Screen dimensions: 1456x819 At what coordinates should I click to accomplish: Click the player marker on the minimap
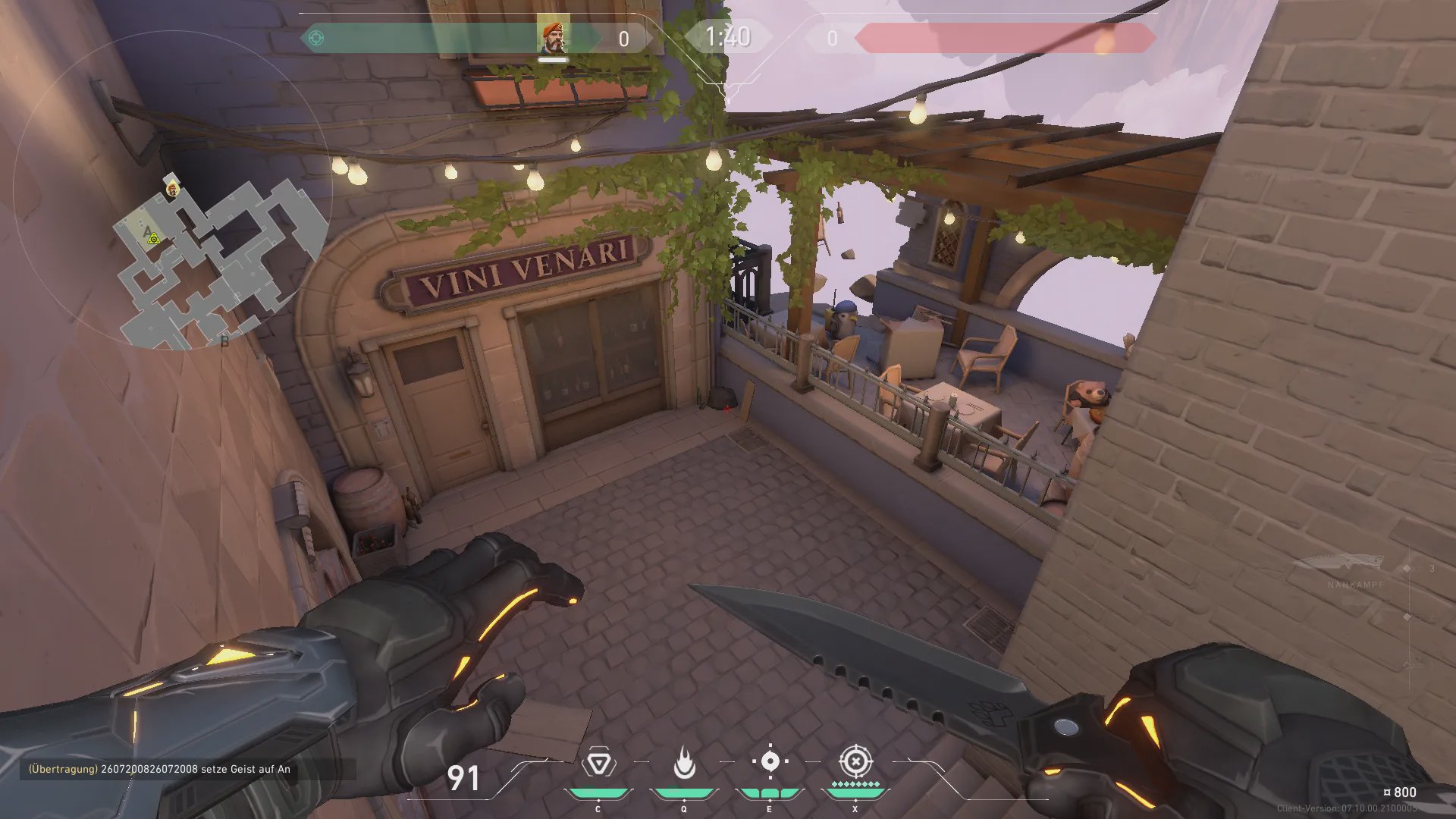point(173,188)
